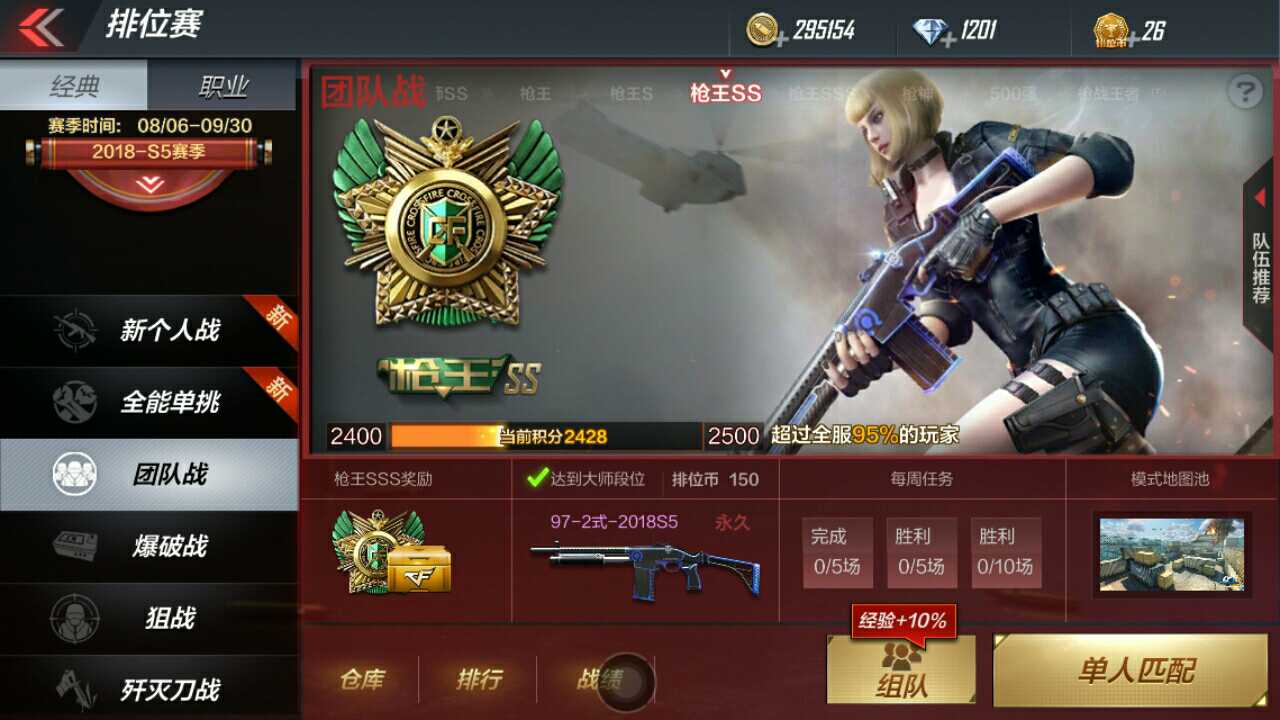This screenshot has height=720, width=1280.
Task: Form a team using the 组队 button
Action: point(902,670)
